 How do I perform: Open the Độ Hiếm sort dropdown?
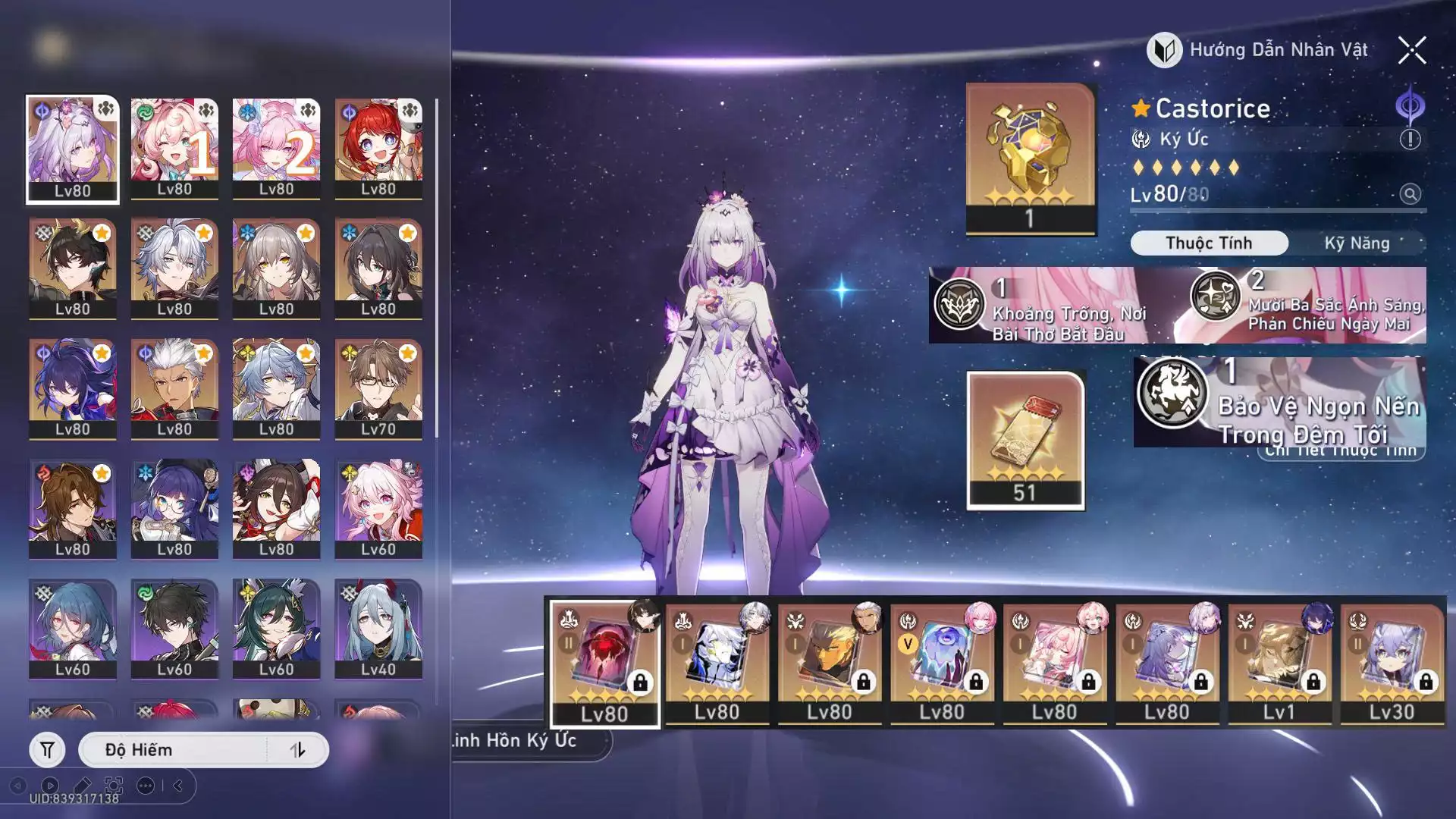tap(174, 750)
